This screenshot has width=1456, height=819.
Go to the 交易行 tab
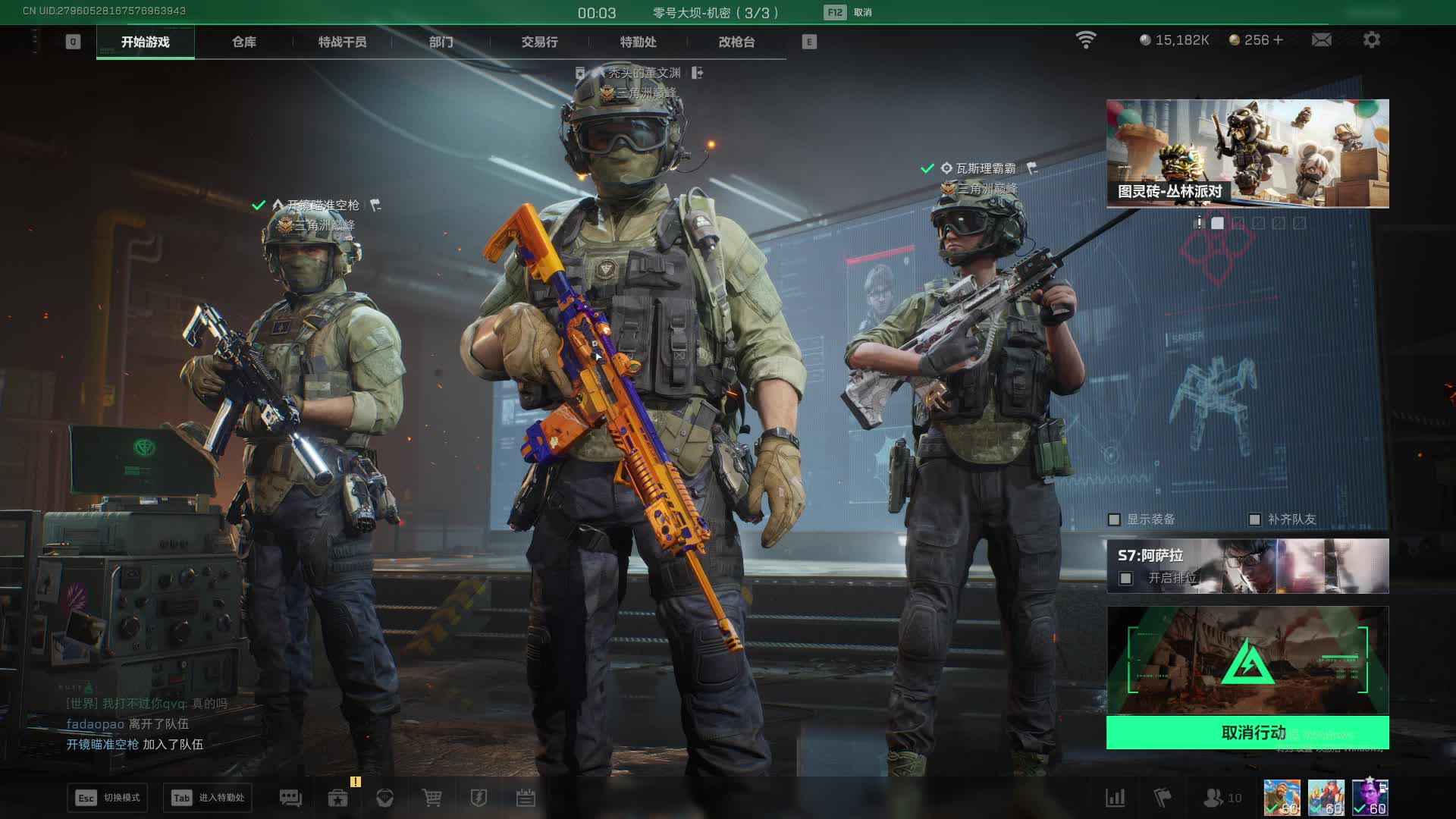pos(539,42)
